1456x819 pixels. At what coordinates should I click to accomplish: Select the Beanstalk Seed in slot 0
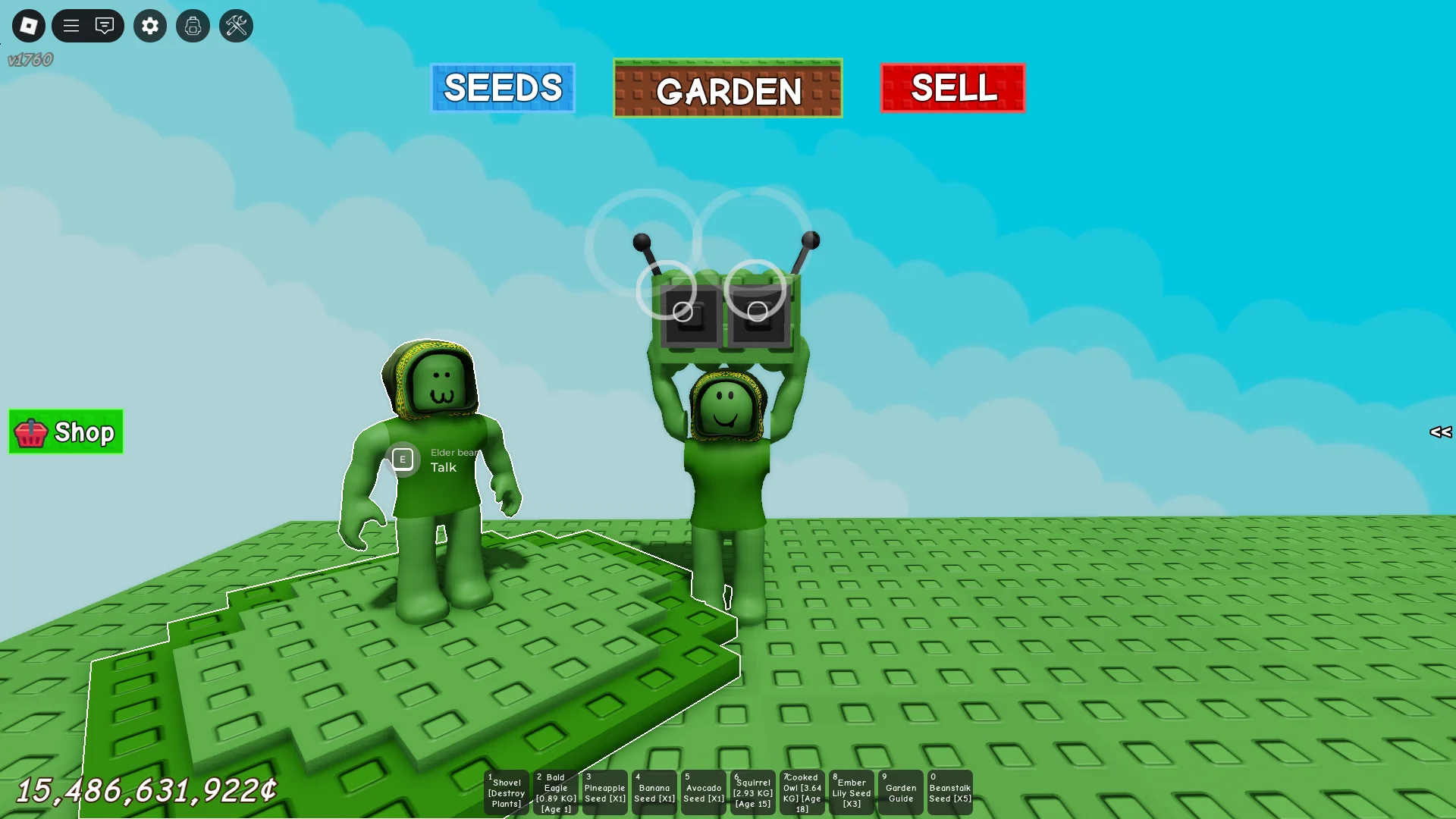950,792
